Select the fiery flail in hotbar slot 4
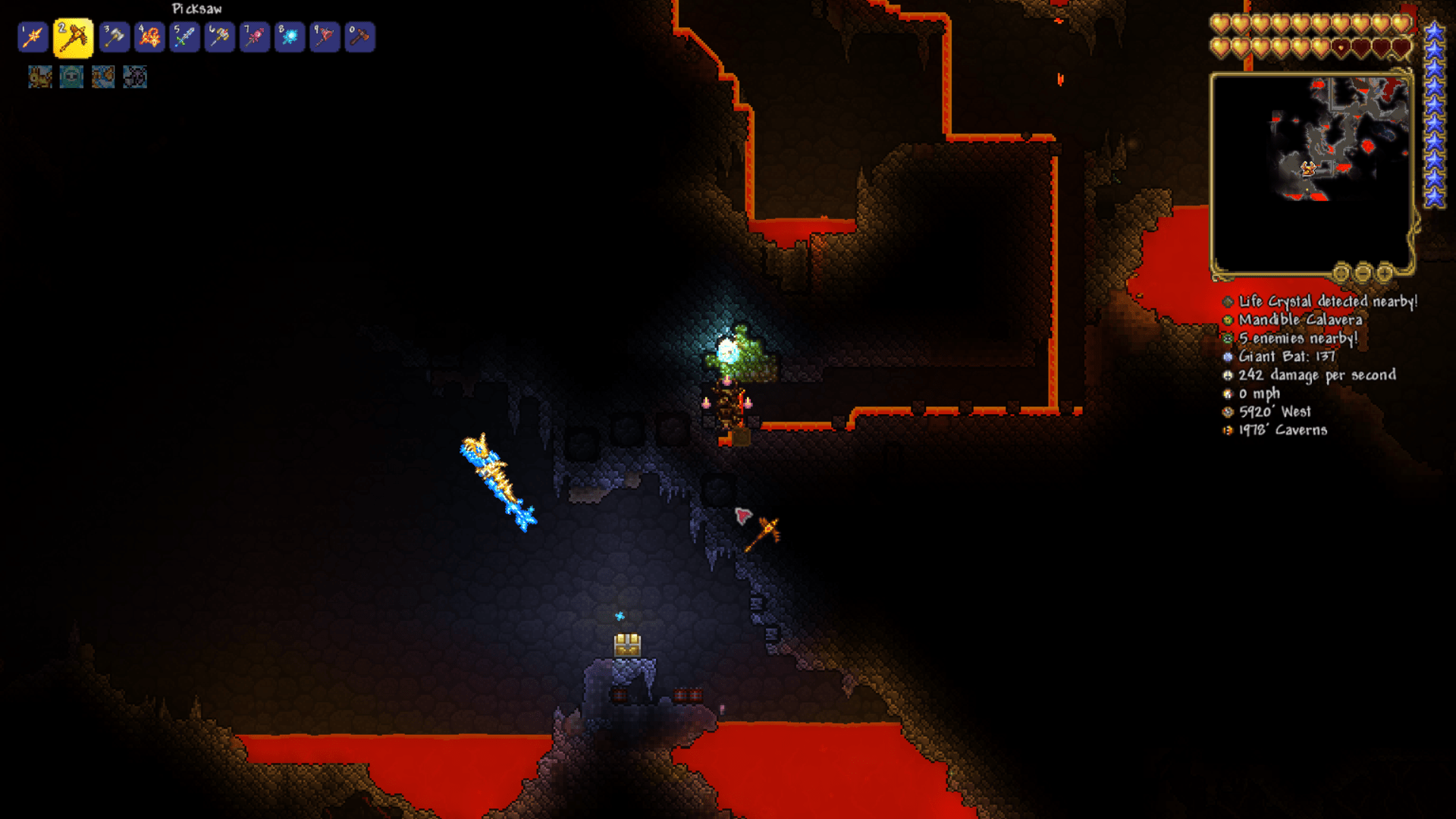The image size is (1456, 819). point(148,36)
